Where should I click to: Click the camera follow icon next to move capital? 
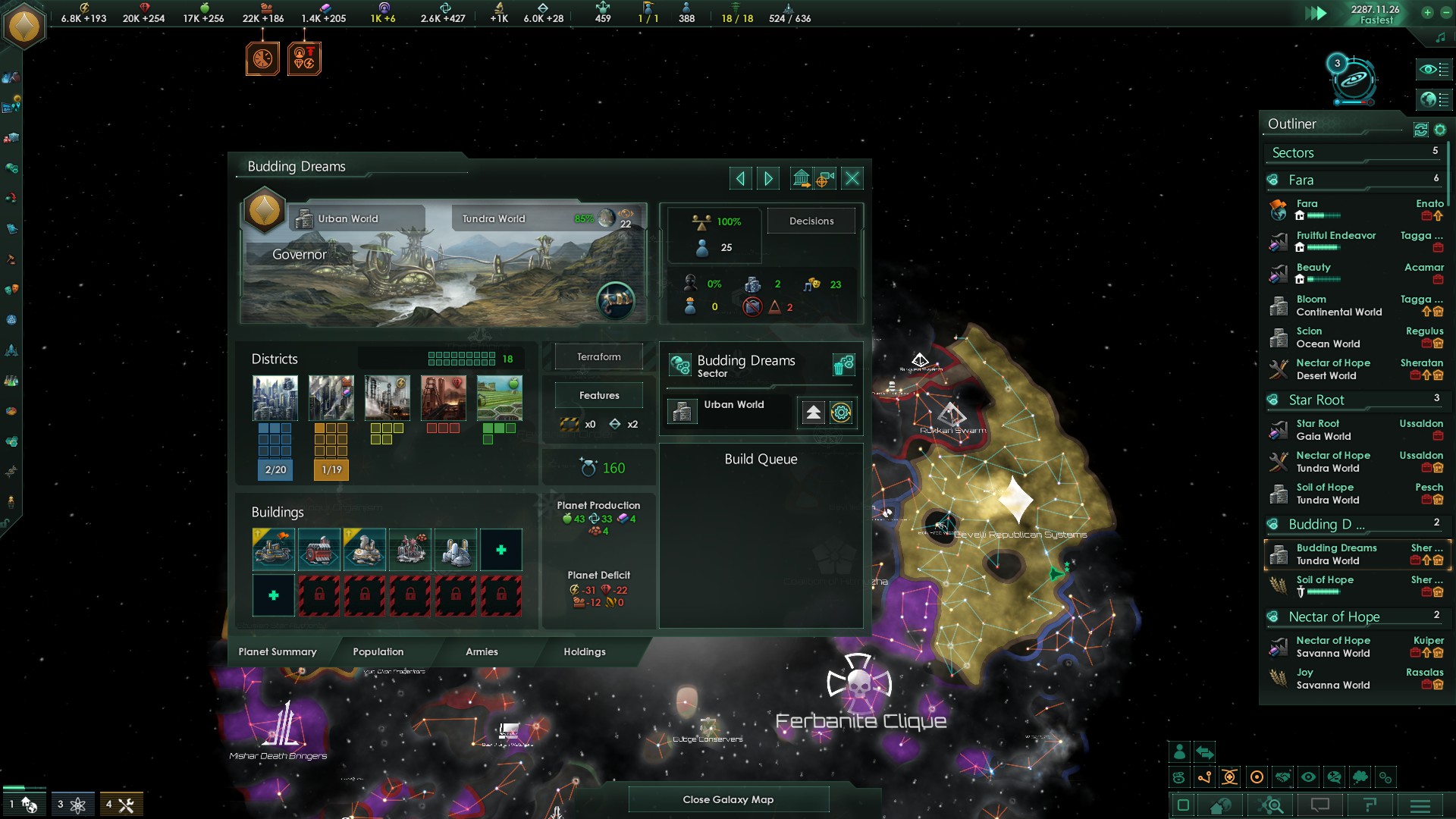click(x=826, y=178)
